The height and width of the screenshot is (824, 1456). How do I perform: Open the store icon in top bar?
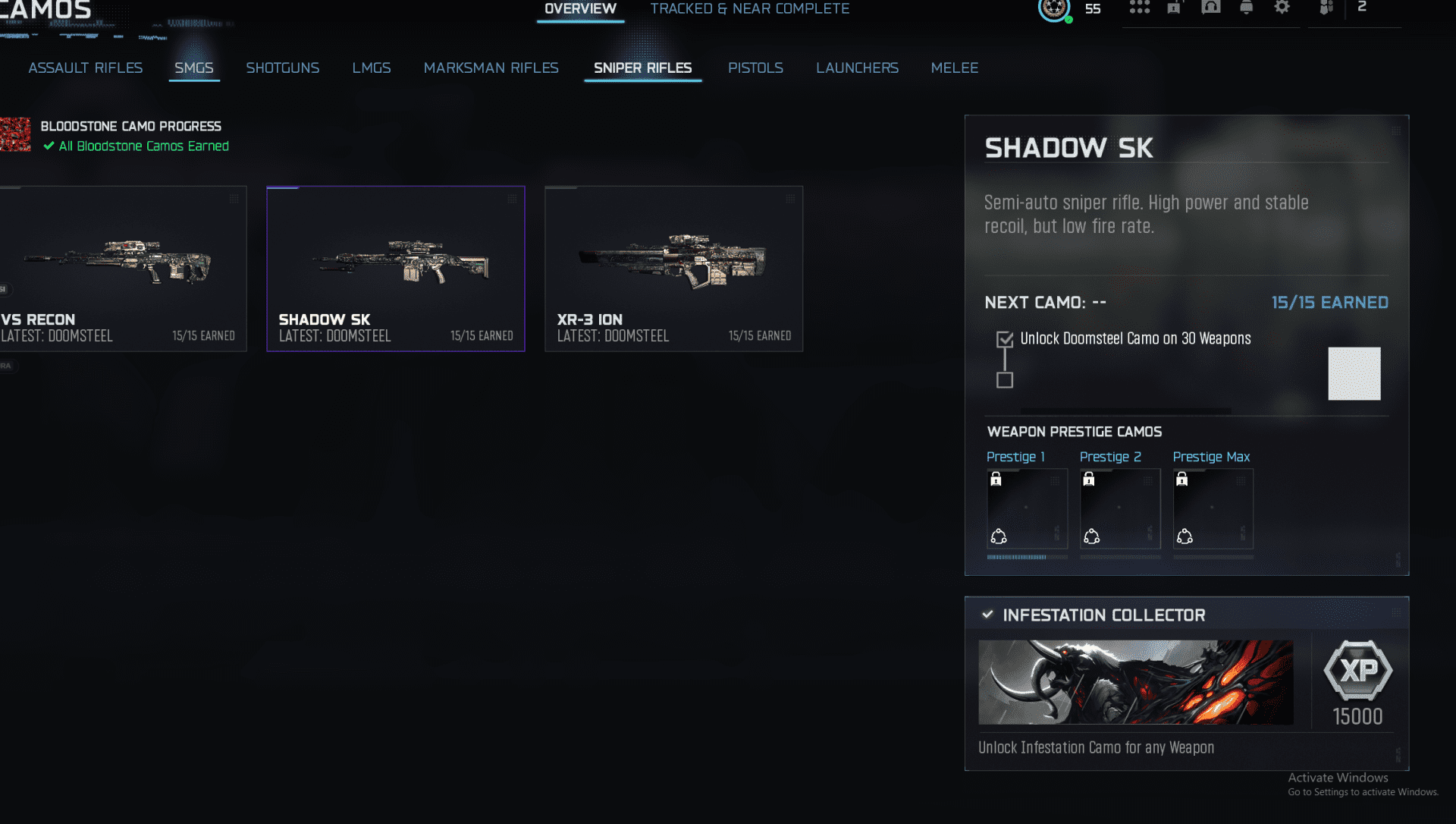coord(1174,8)
